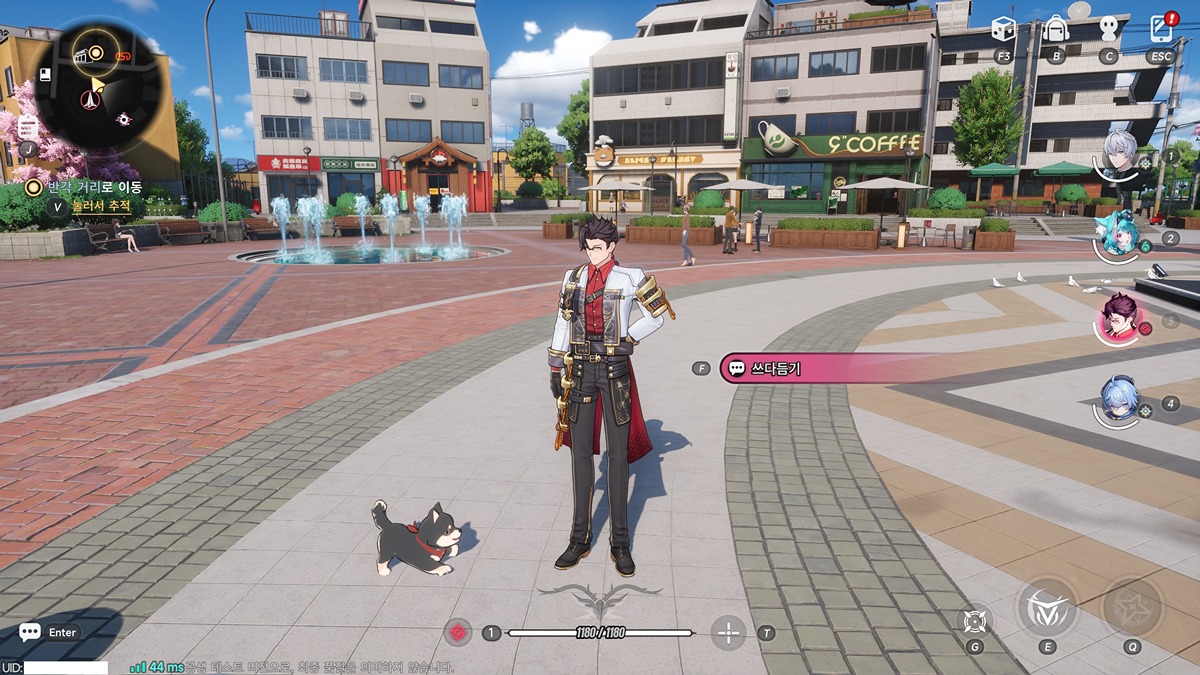Click the red diamond icon left of HP bar
This screenshot has width=1200, height=675.
458,632
